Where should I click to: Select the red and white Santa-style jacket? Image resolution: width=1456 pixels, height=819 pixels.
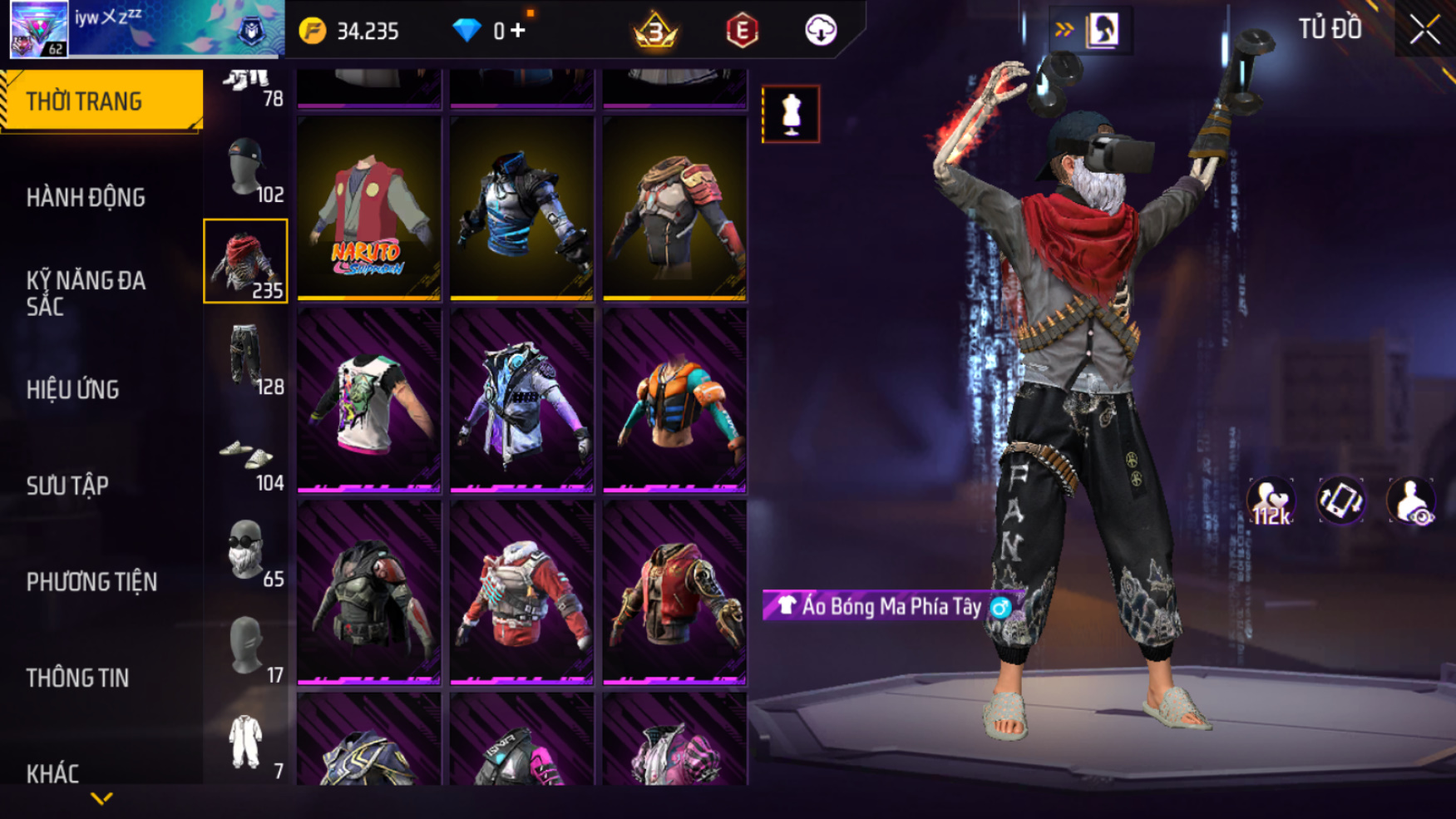[x=522, y=592]
